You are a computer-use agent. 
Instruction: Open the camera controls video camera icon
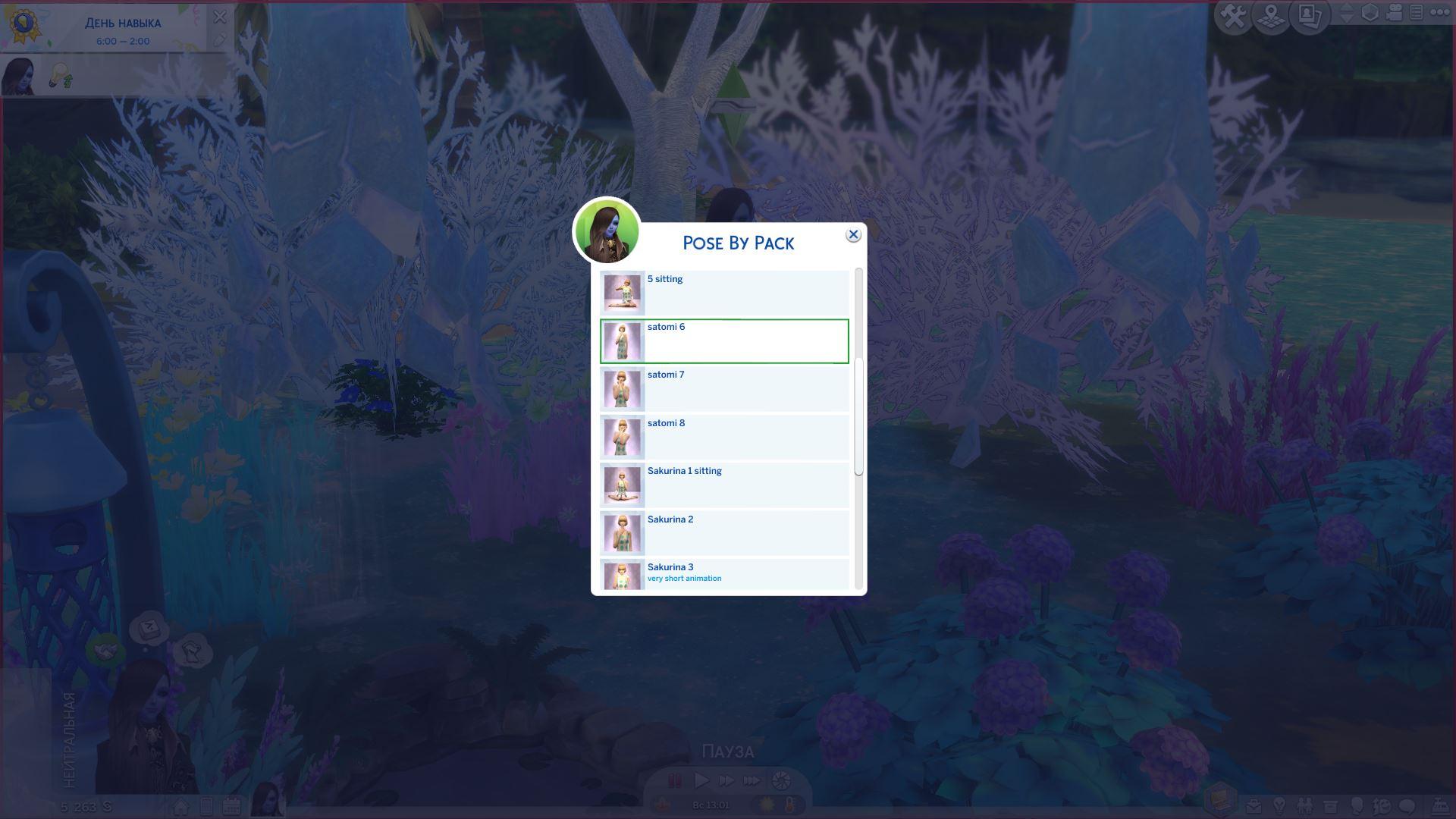pos(1394,14)
